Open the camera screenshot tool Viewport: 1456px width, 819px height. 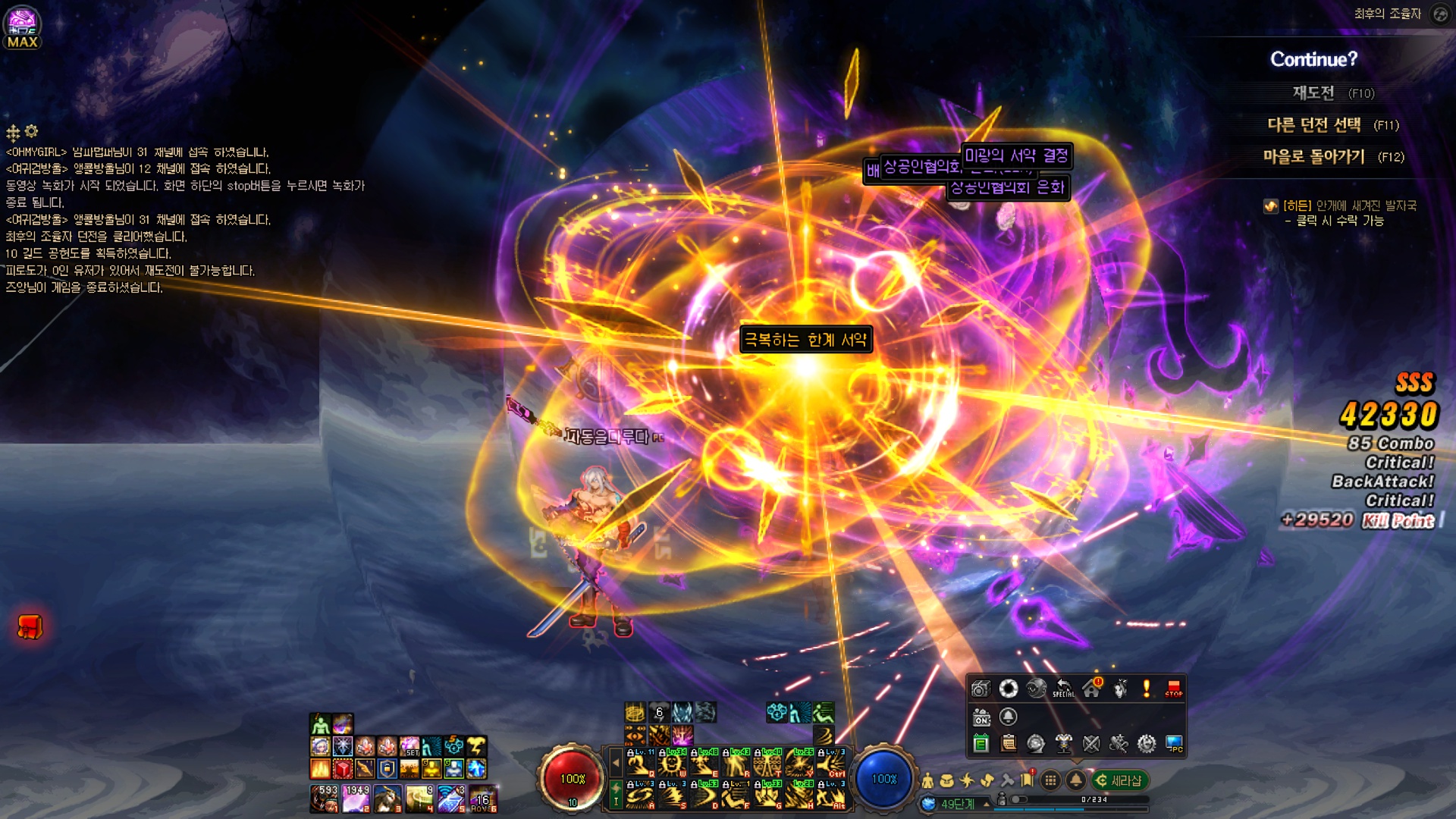pos(981,689)
